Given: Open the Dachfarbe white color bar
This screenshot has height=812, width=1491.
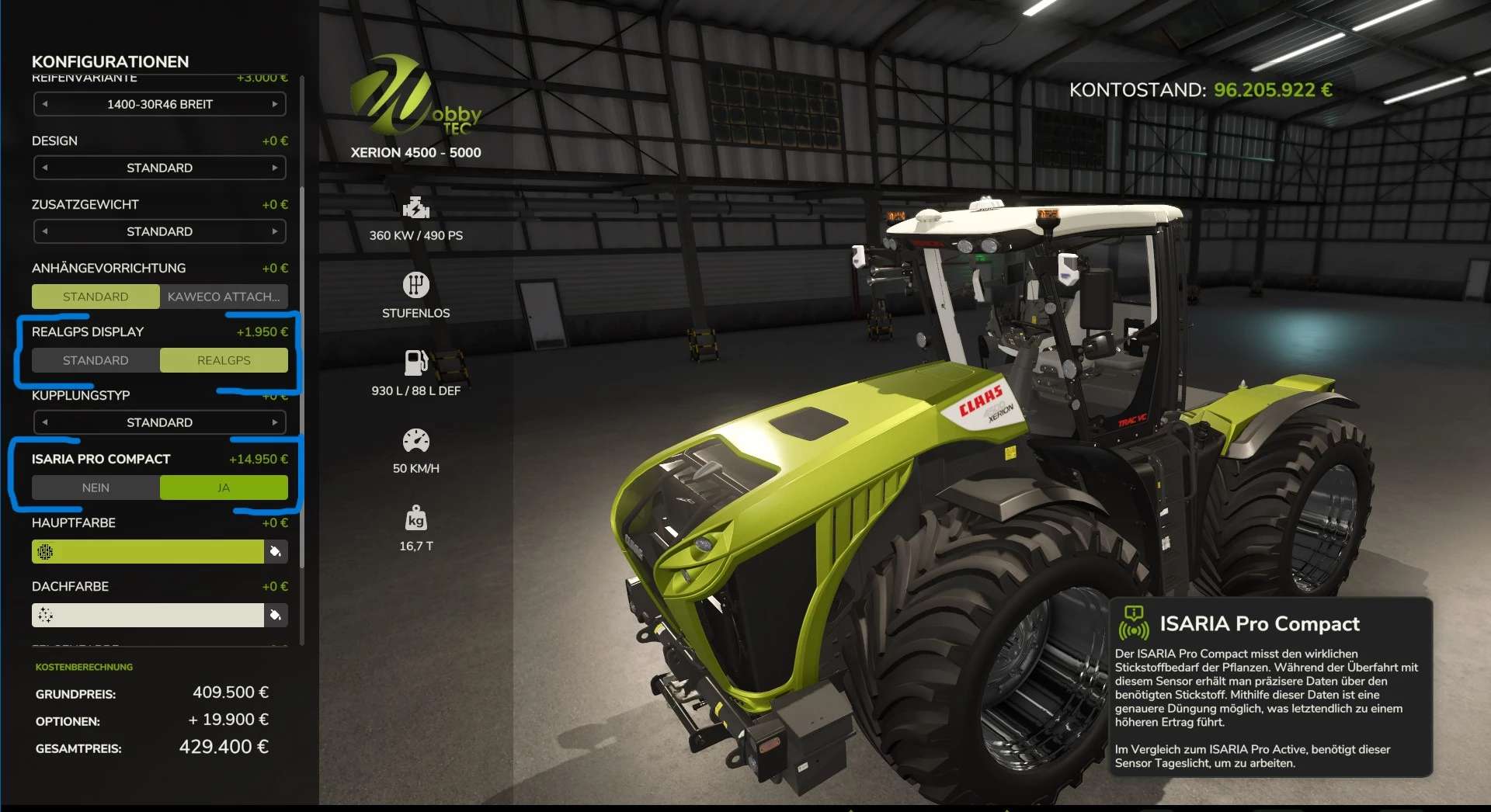Looking at the screenshot, I should click(x=148, y=615).
